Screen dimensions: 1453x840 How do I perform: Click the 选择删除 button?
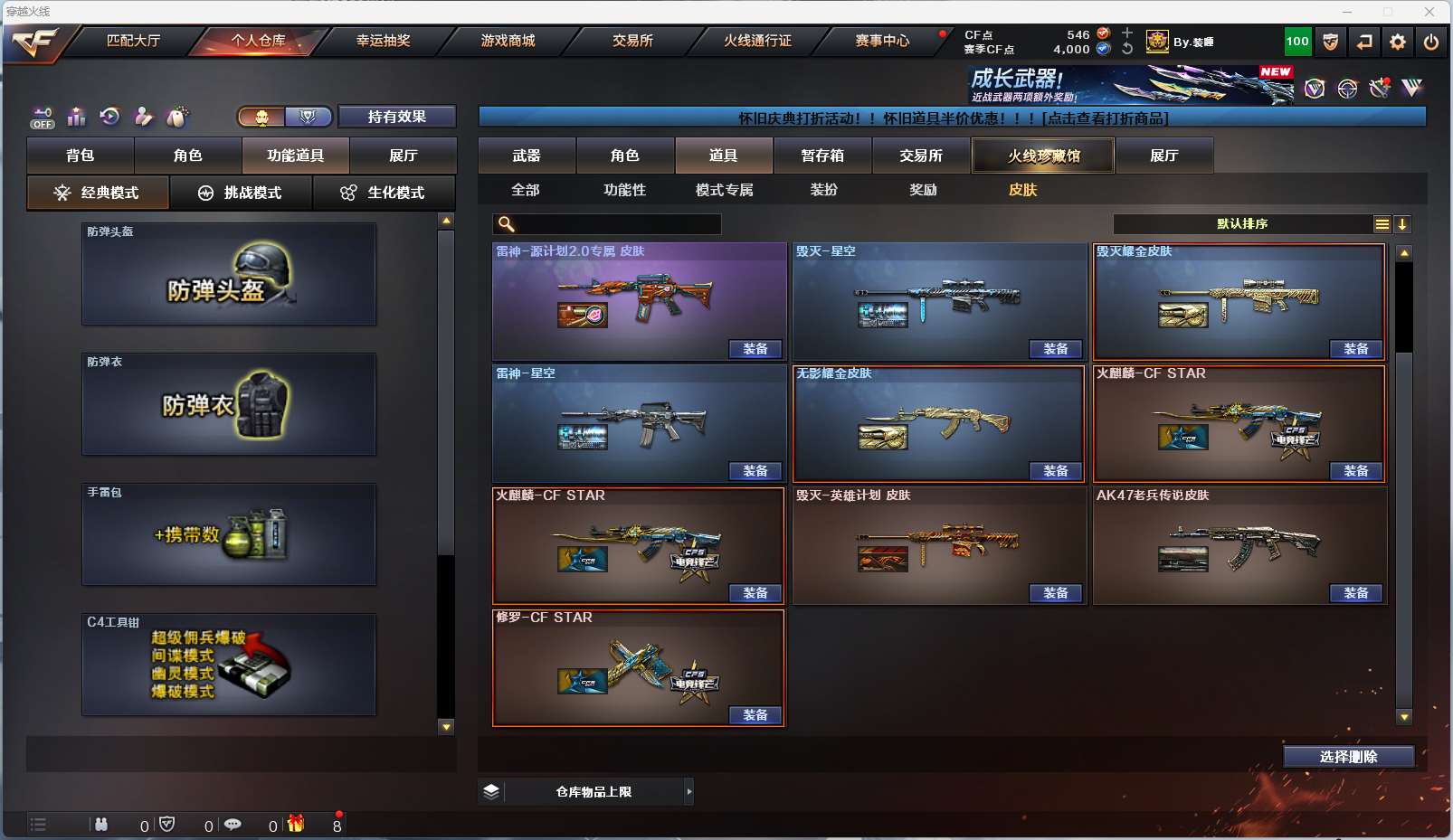click(x=1348, y=757)
